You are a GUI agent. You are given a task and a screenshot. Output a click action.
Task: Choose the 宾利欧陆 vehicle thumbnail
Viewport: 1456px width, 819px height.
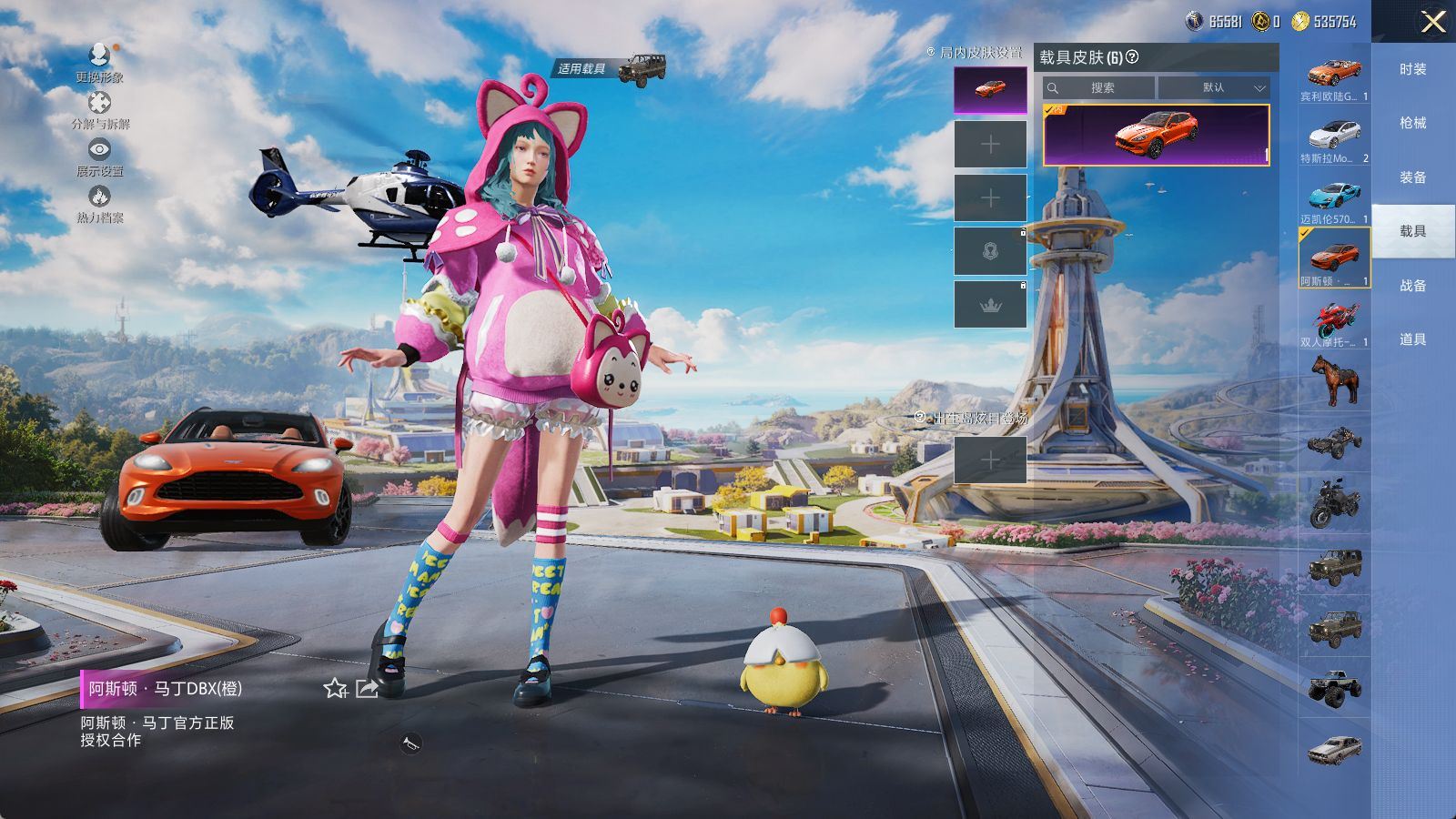pos(1334,76)
